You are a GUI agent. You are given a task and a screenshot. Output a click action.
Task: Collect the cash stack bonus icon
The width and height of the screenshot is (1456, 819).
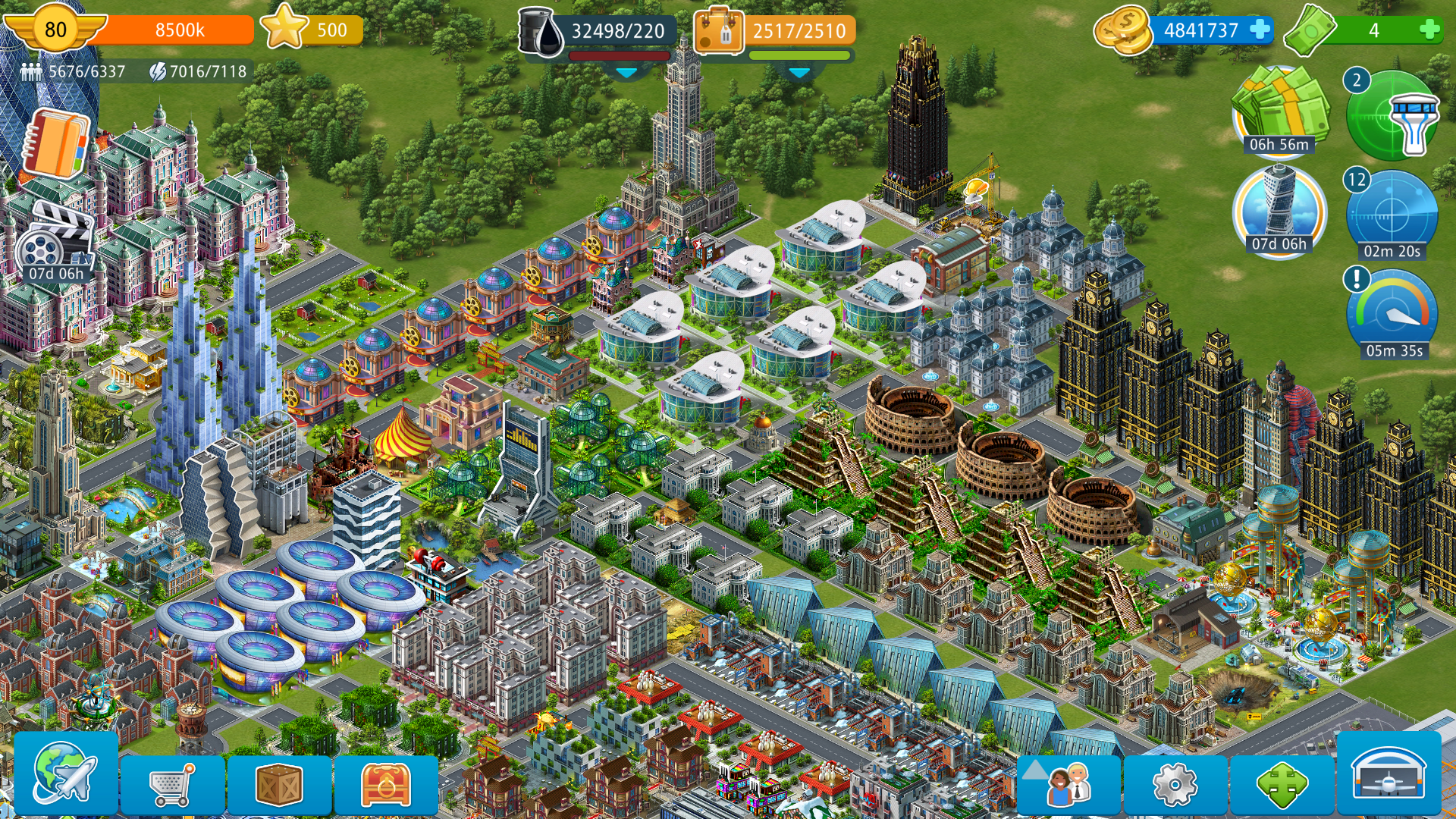pos(1279,110)
